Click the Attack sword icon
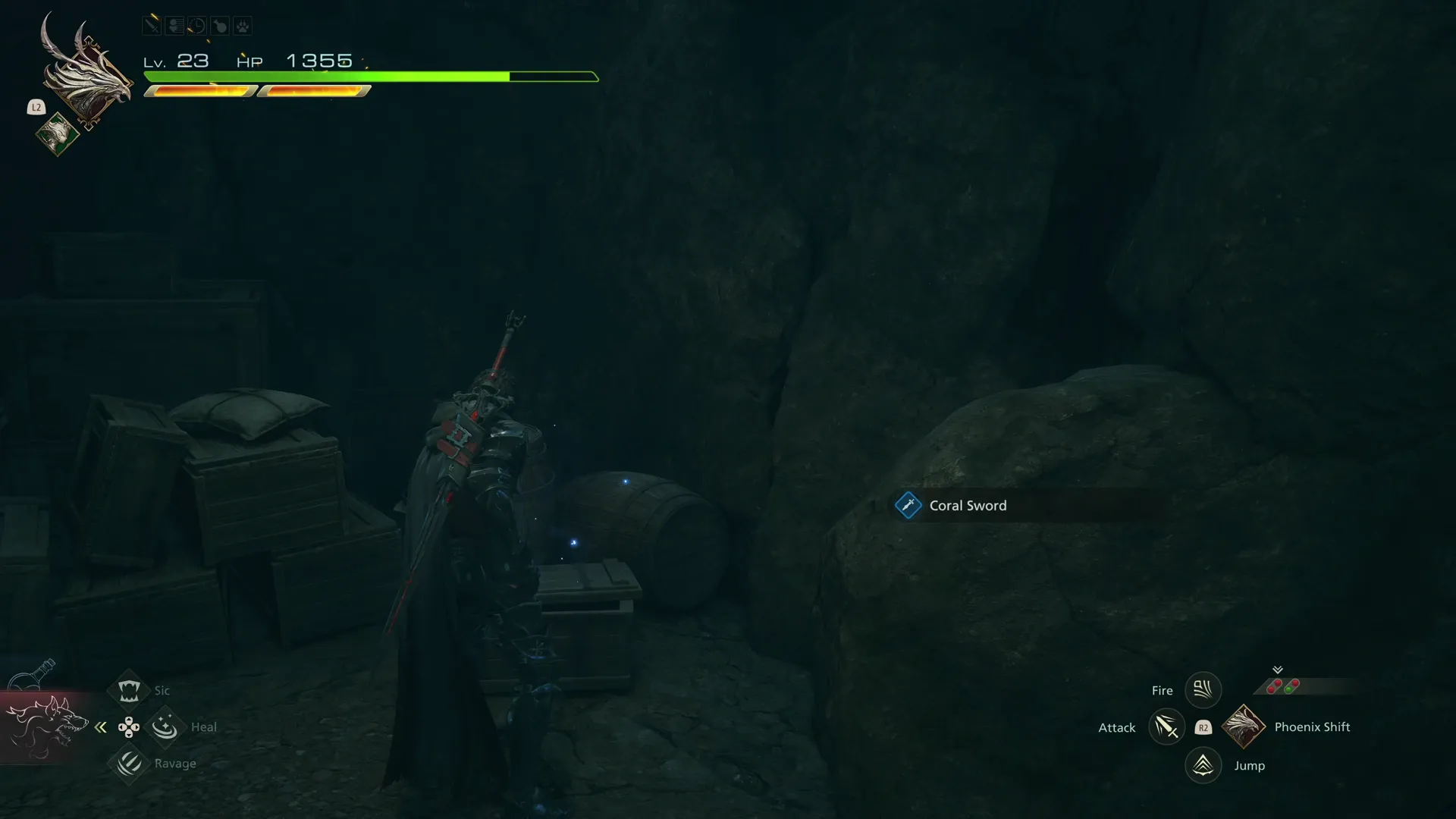 (x=1167, y=726)
